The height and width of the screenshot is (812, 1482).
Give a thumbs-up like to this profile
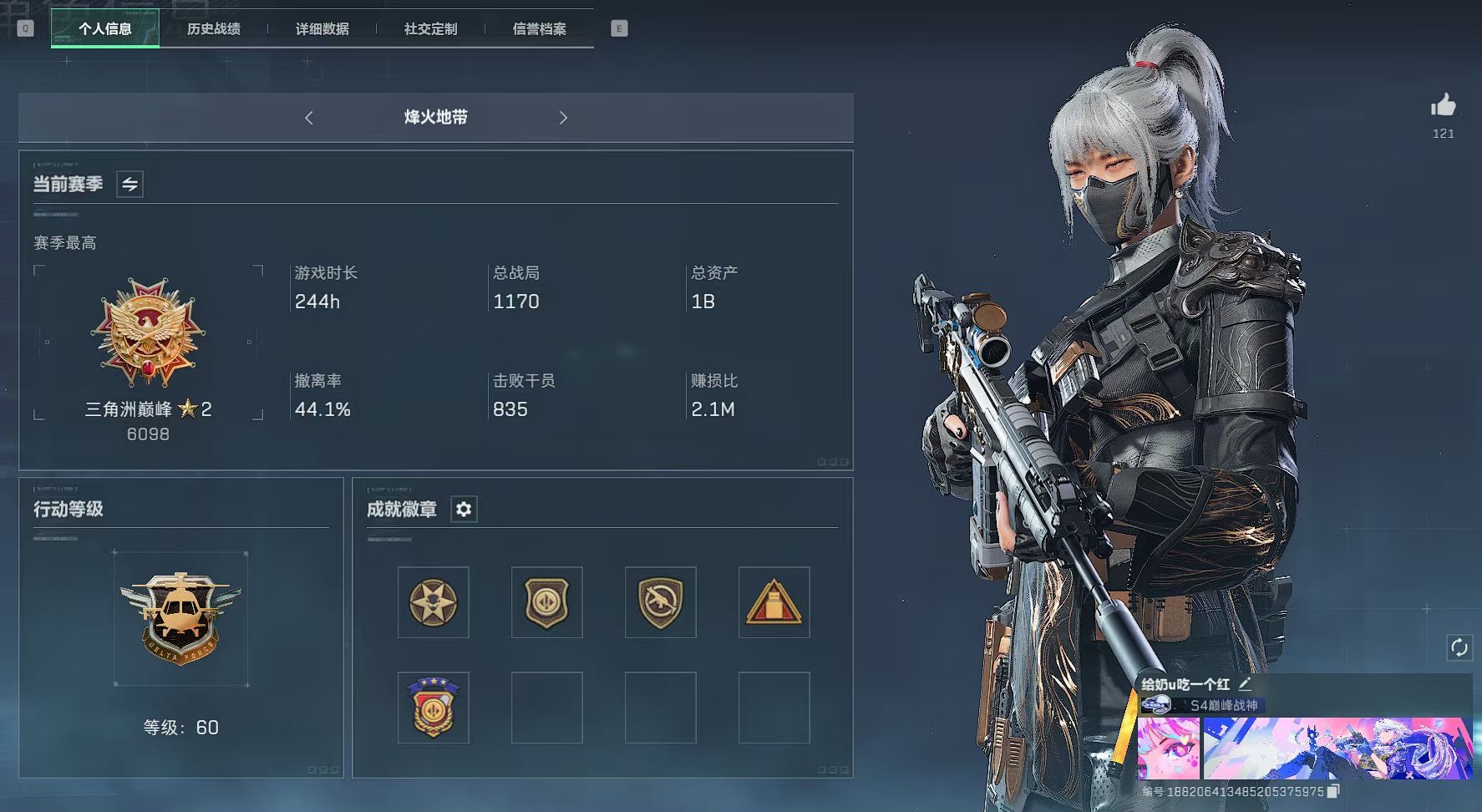(x=1443, y=106)
